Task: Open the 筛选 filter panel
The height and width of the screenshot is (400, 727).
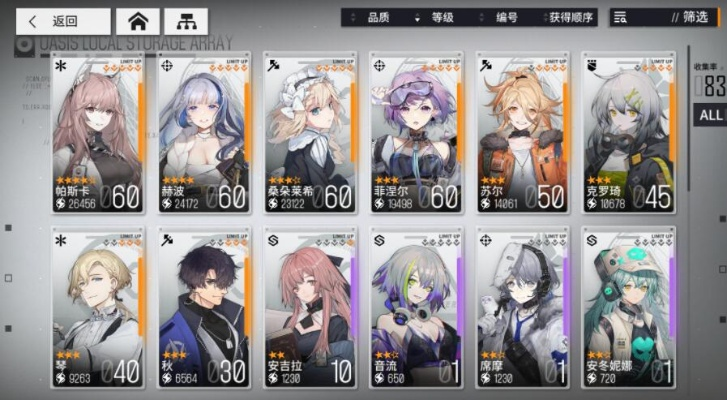Action: coord(663,17)
